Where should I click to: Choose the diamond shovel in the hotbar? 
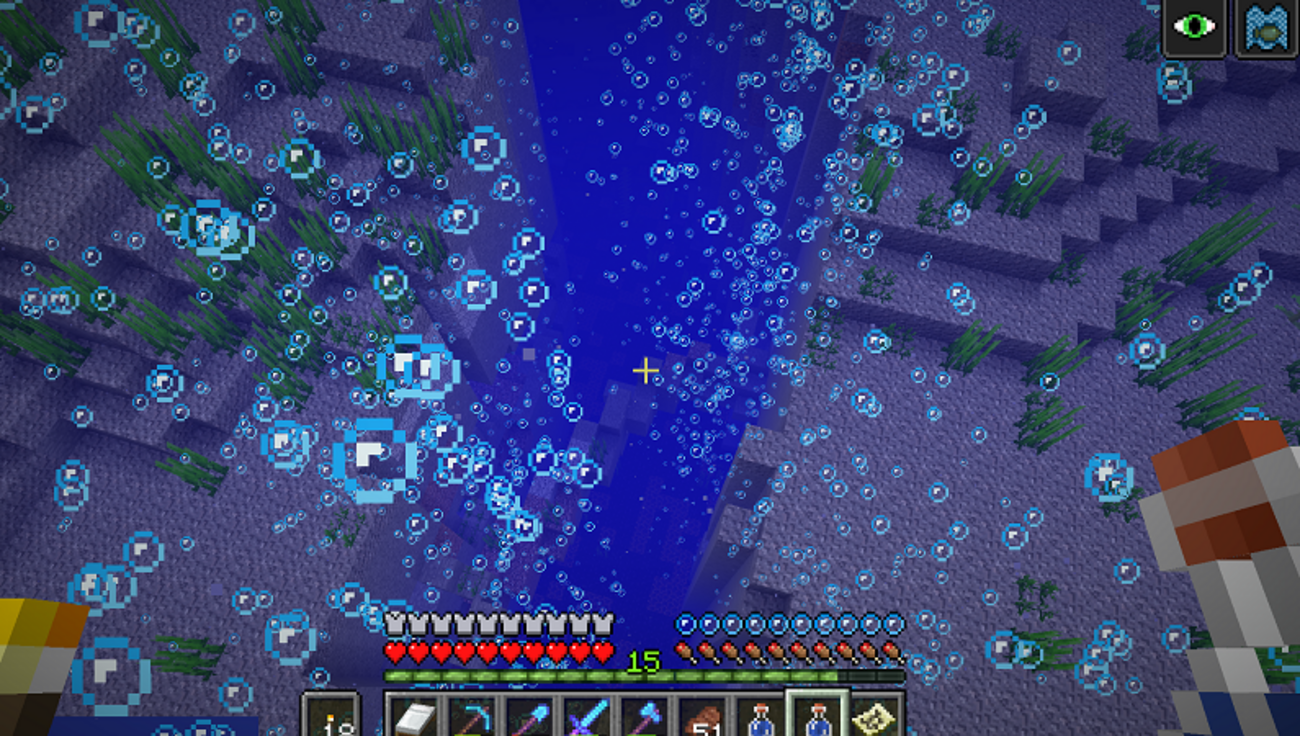tap(528, 716)
